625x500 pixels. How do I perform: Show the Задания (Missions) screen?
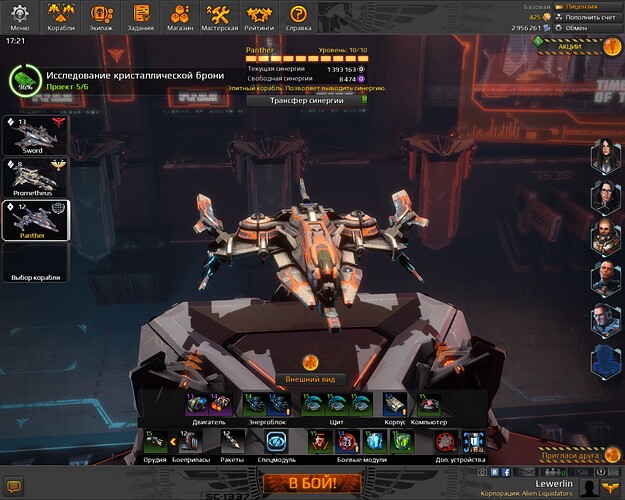(x=141, y=15)
